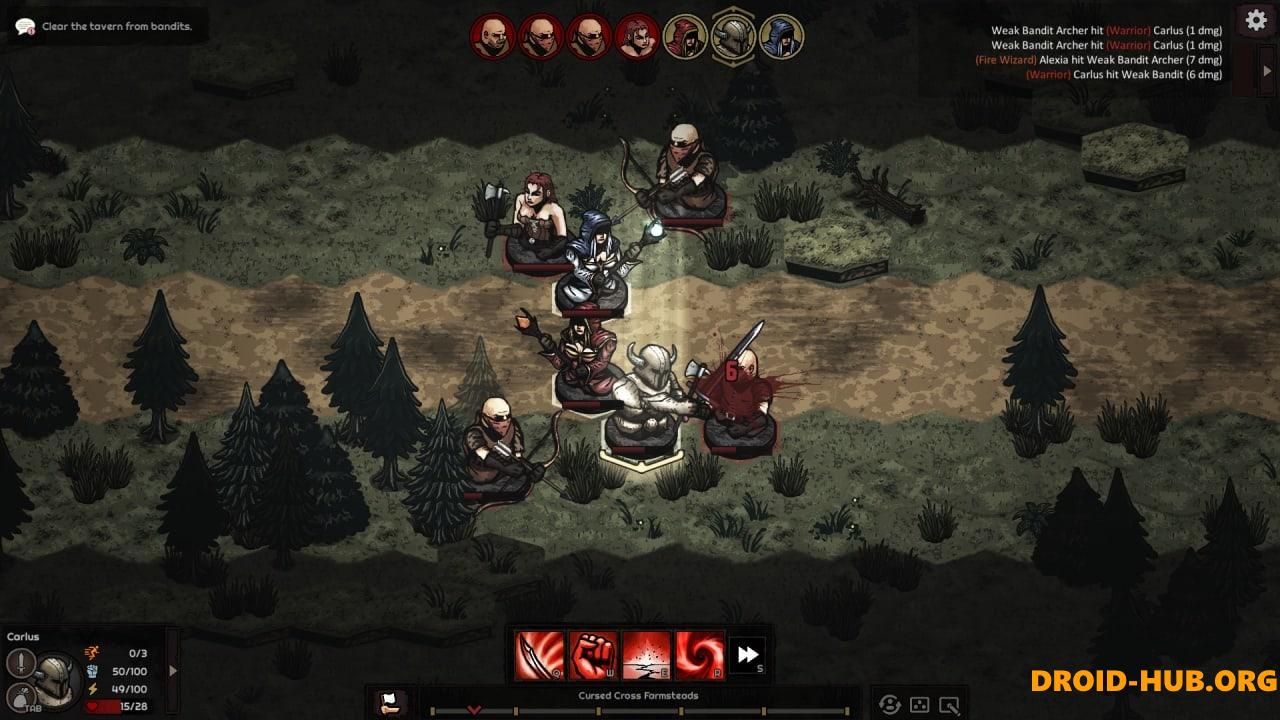Select the horned helmet warrior turn portrait
This screenshot has height=720, width=1280.
[733, 37]
